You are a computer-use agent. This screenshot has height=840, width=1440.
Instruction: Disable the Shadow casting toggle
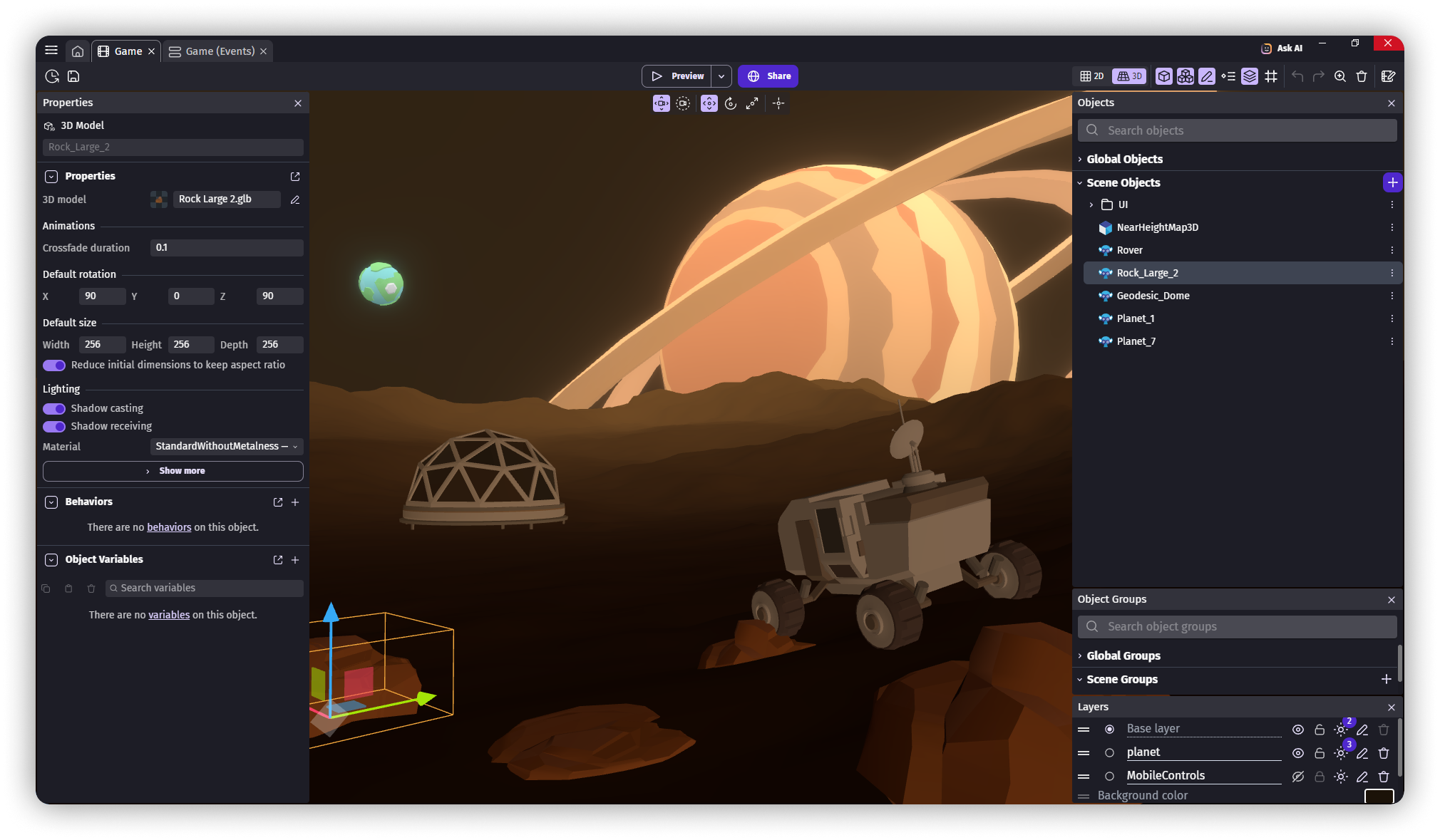click(53, 408)
